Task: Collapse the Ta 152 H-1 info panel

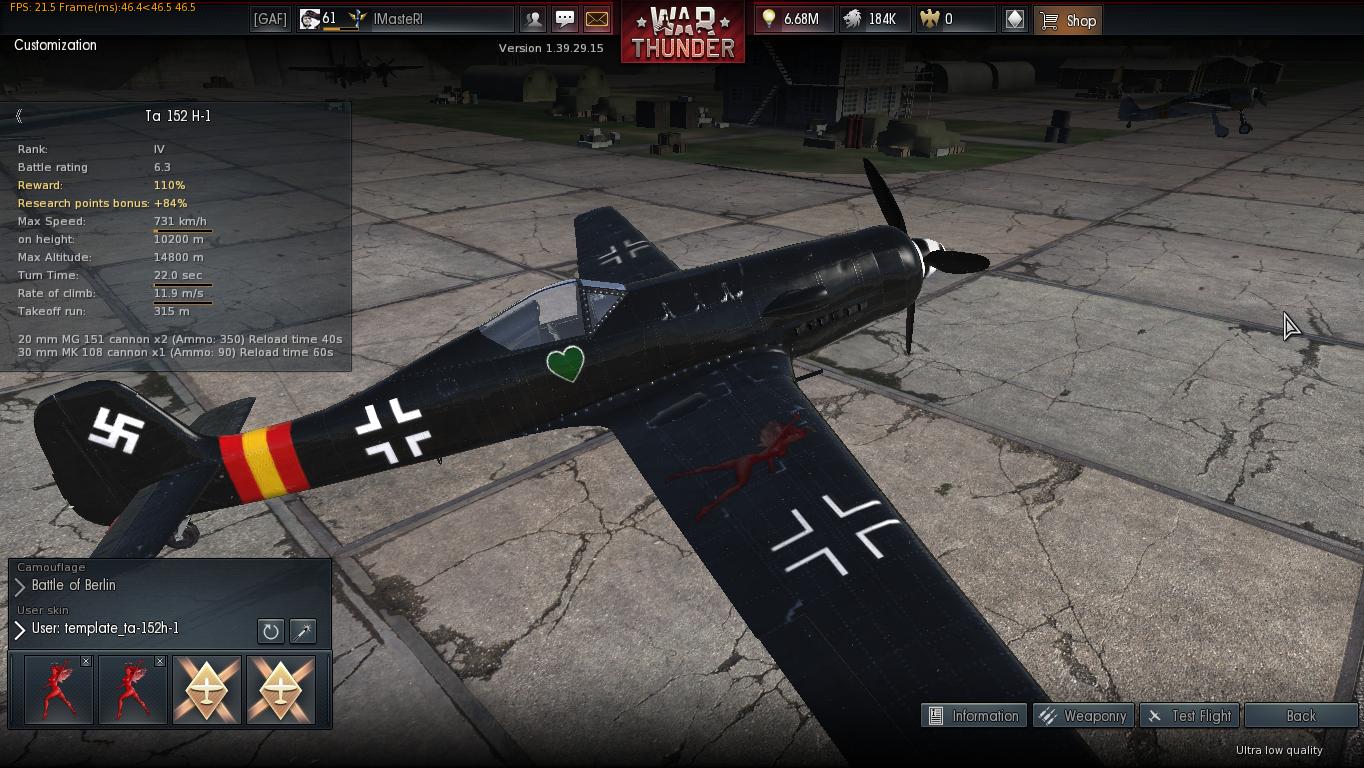Action: (x=19, y=116)
